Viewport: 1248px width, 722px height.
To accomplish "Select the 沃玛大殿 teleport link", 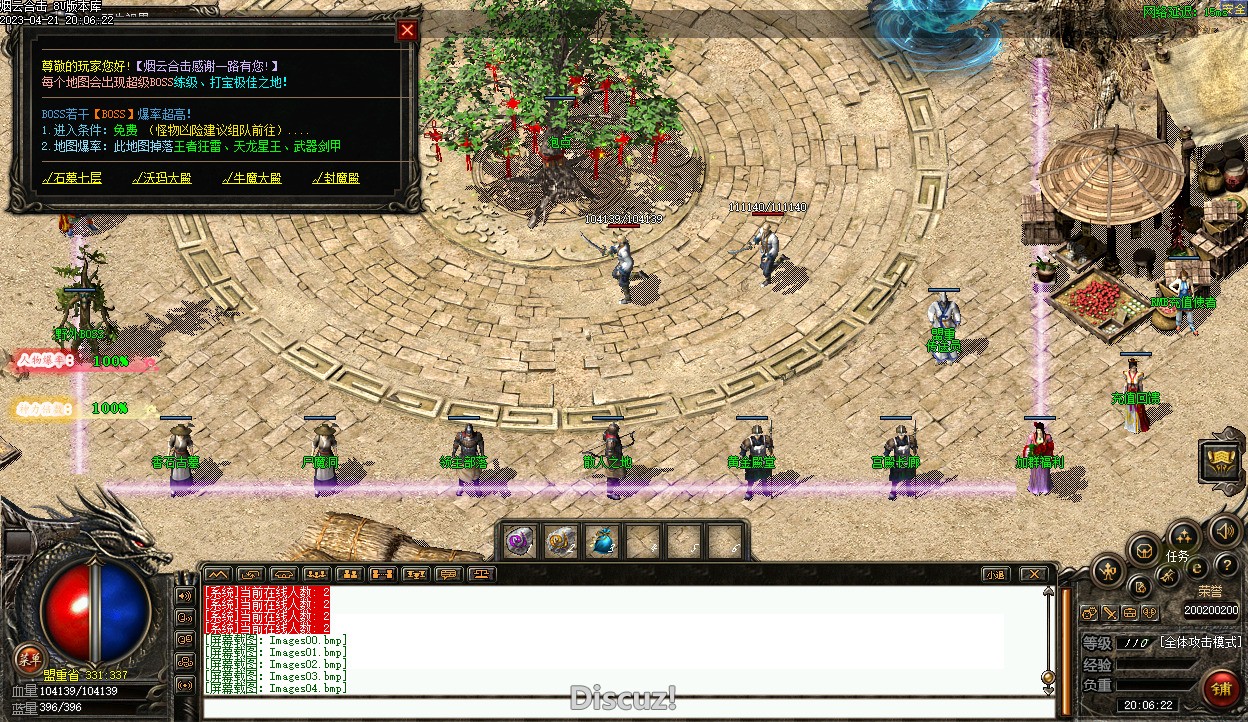I will pos(161,179).
